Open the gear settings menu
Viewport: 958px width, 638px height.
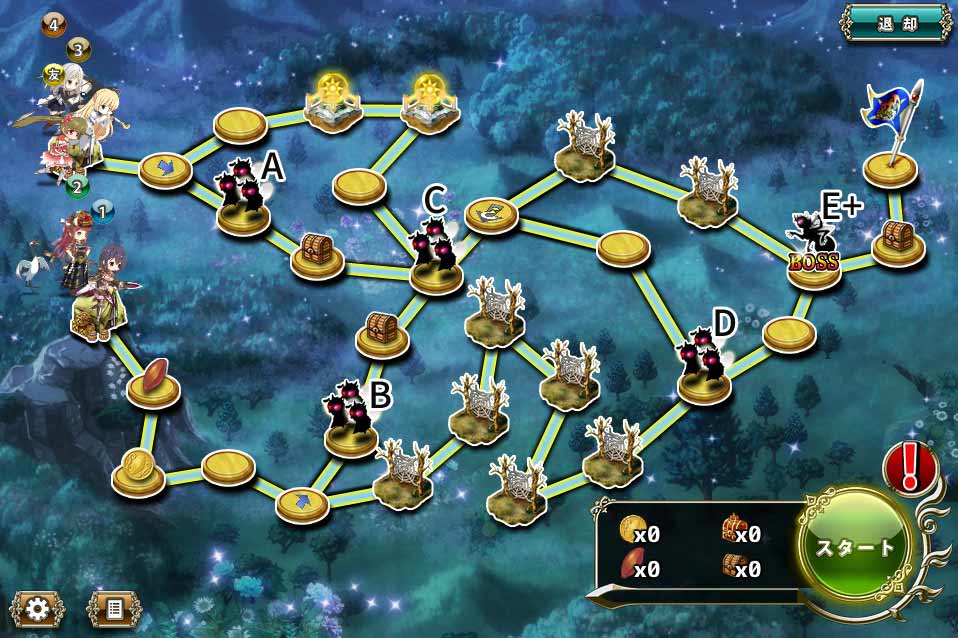(x=37, y=607)
